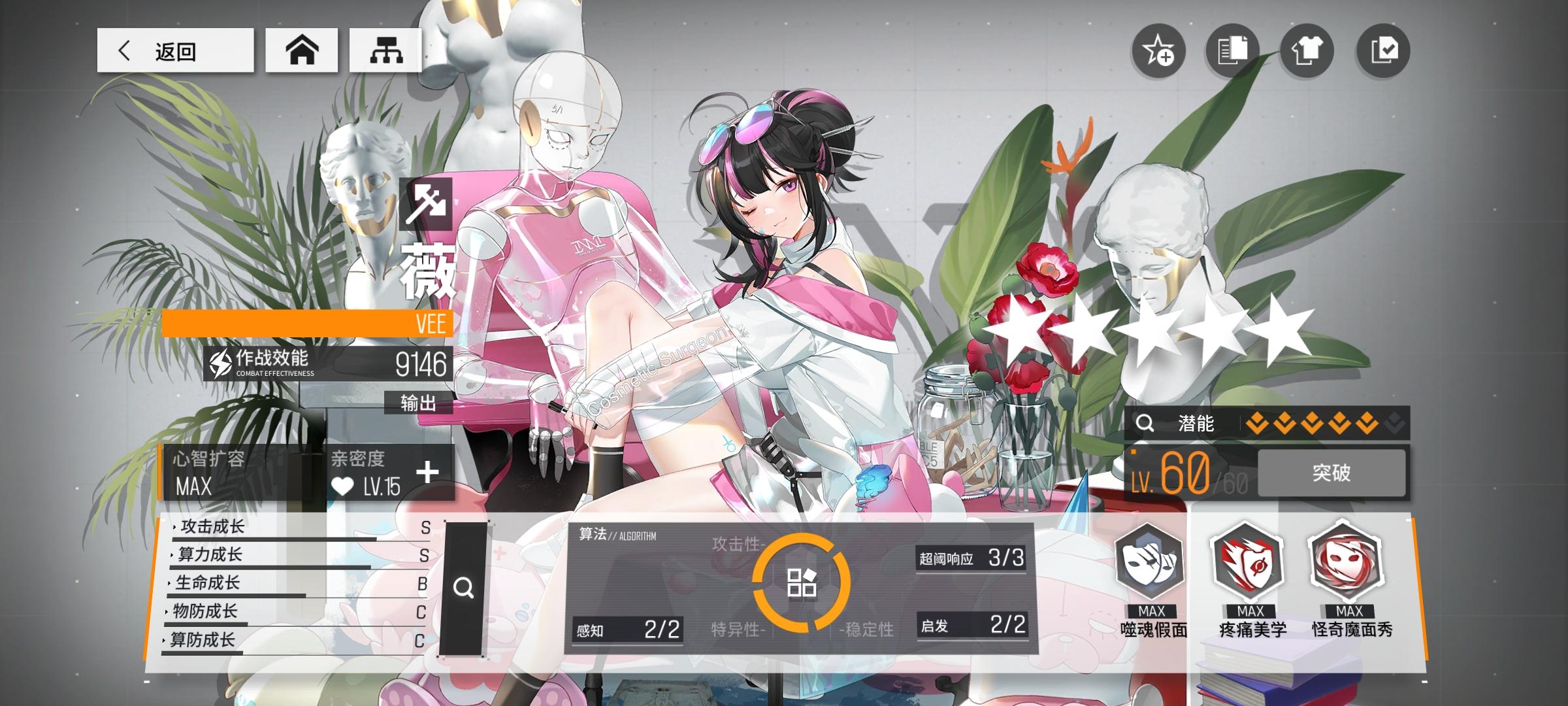Click the add-favorite star icon top right
Screen dimensions: 1568x706
tap(1159, 52)
